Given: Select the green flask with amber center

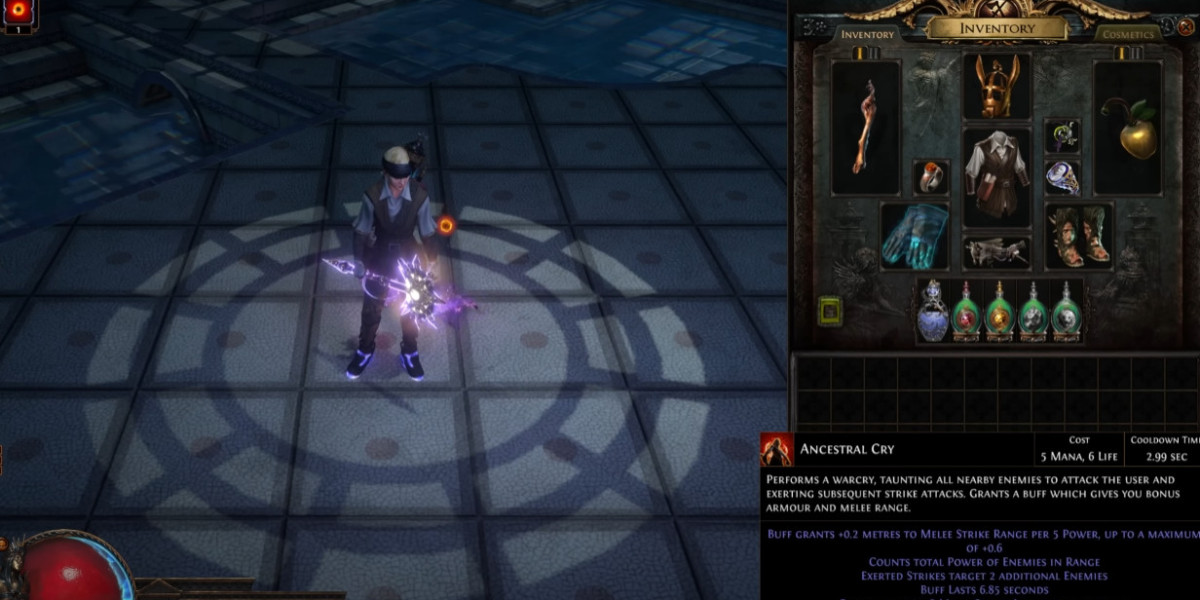Looking at the screenshot, I should point(999,311).
